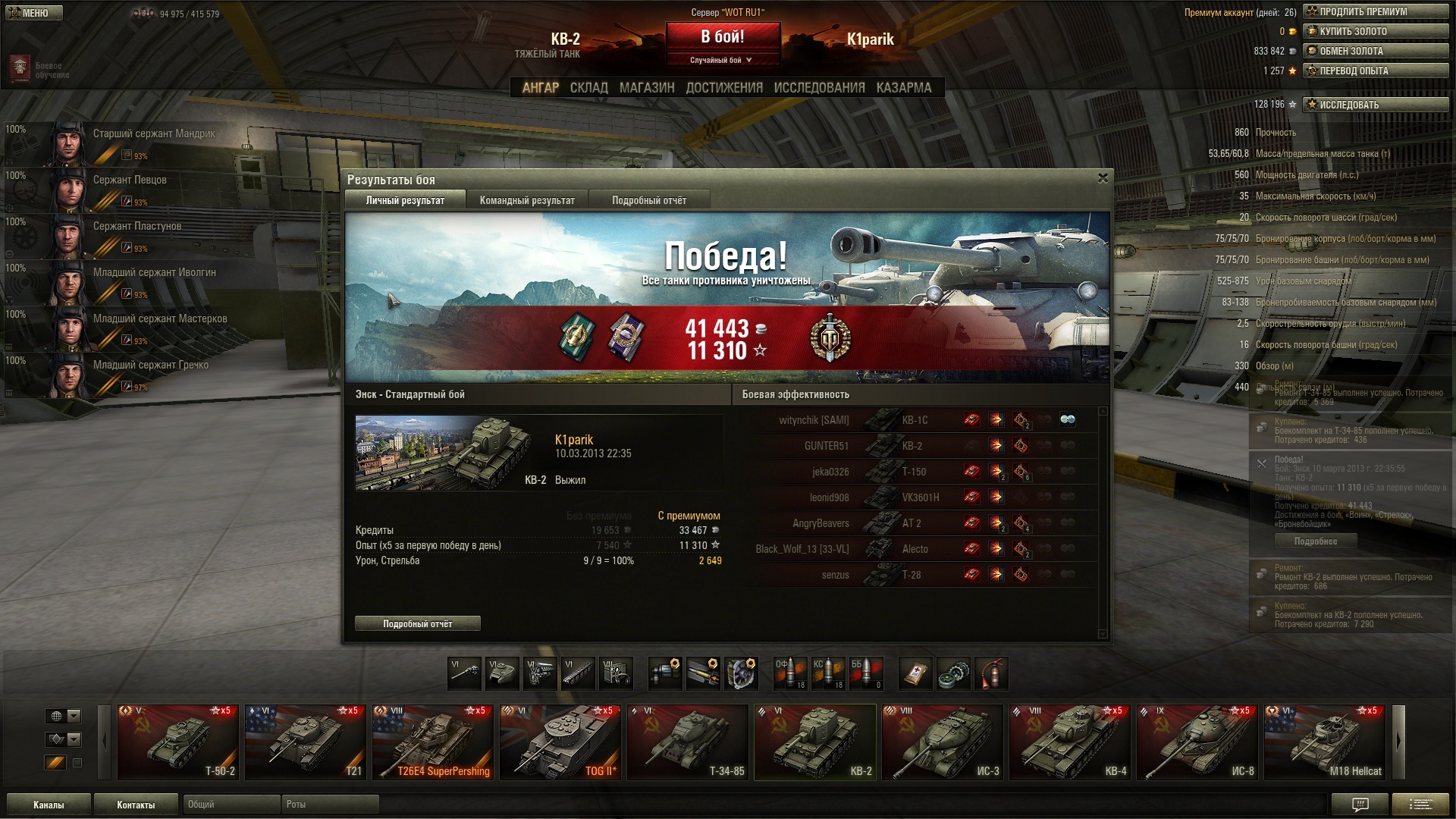Choose the T26E4 SuperPershing tank
The width and height of the screenshot is (1456, 819).
pos(433,742)
